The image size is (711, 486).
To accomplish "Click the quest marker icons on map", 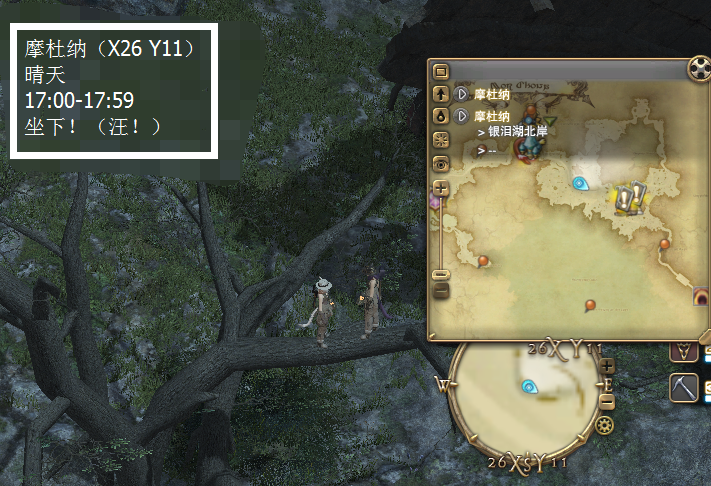I will click(628, 197).
